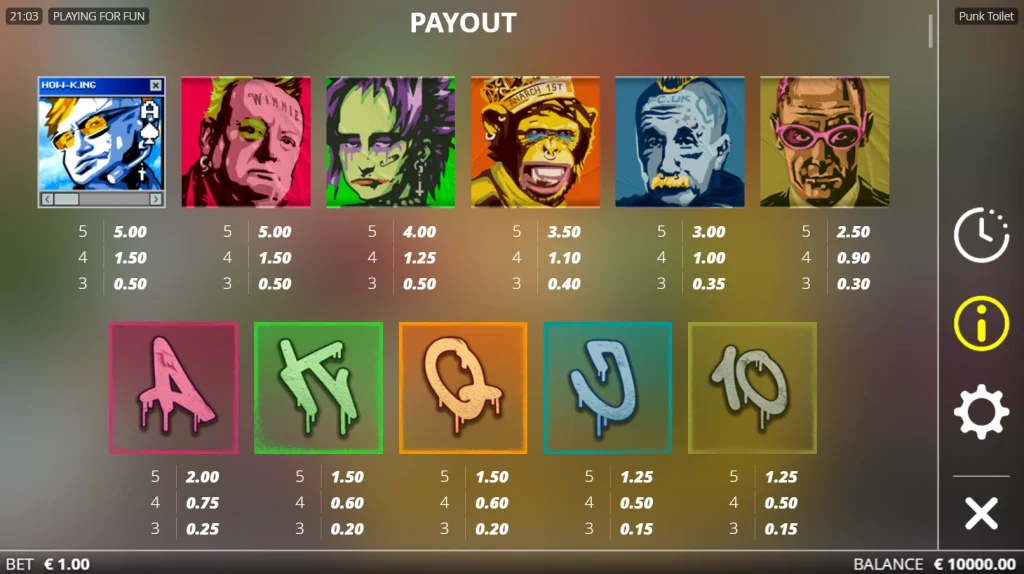Click the payout page scrollbar
Viewport: 1024px width, 574px height.
[930, 31]
